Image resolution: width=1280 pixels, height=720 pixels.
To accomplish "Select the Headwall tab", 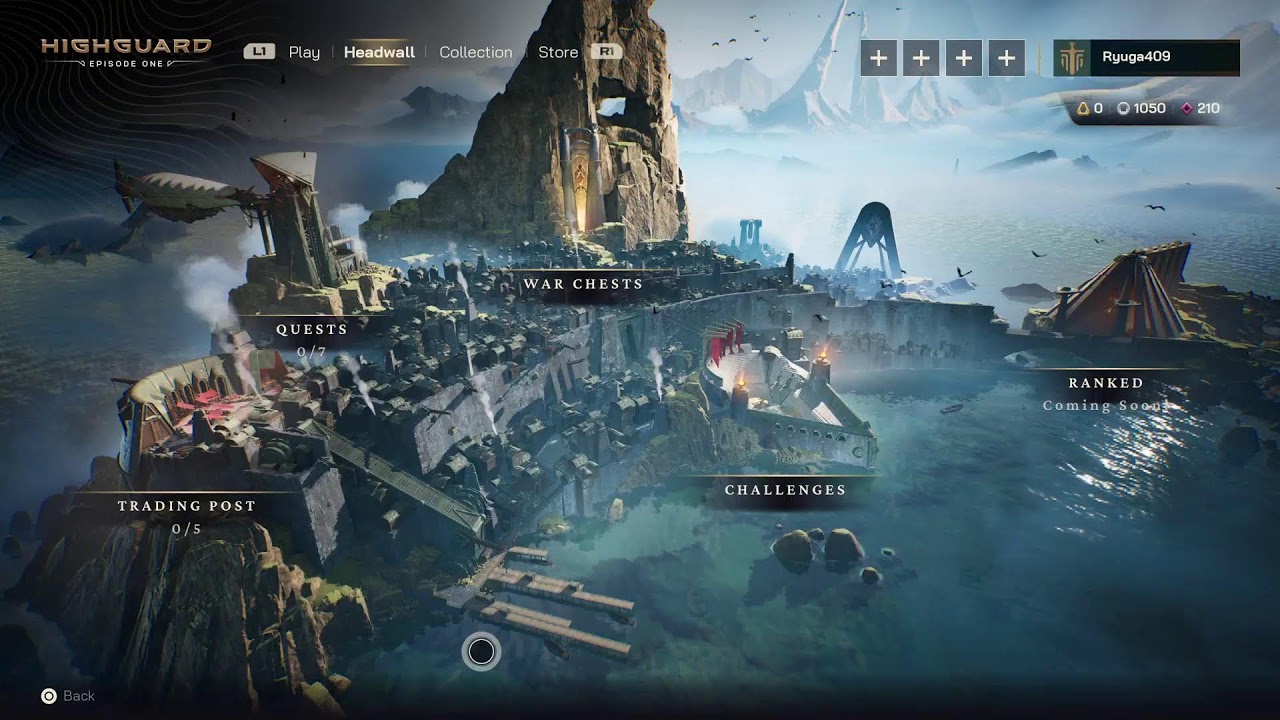I will click(379, 52).
